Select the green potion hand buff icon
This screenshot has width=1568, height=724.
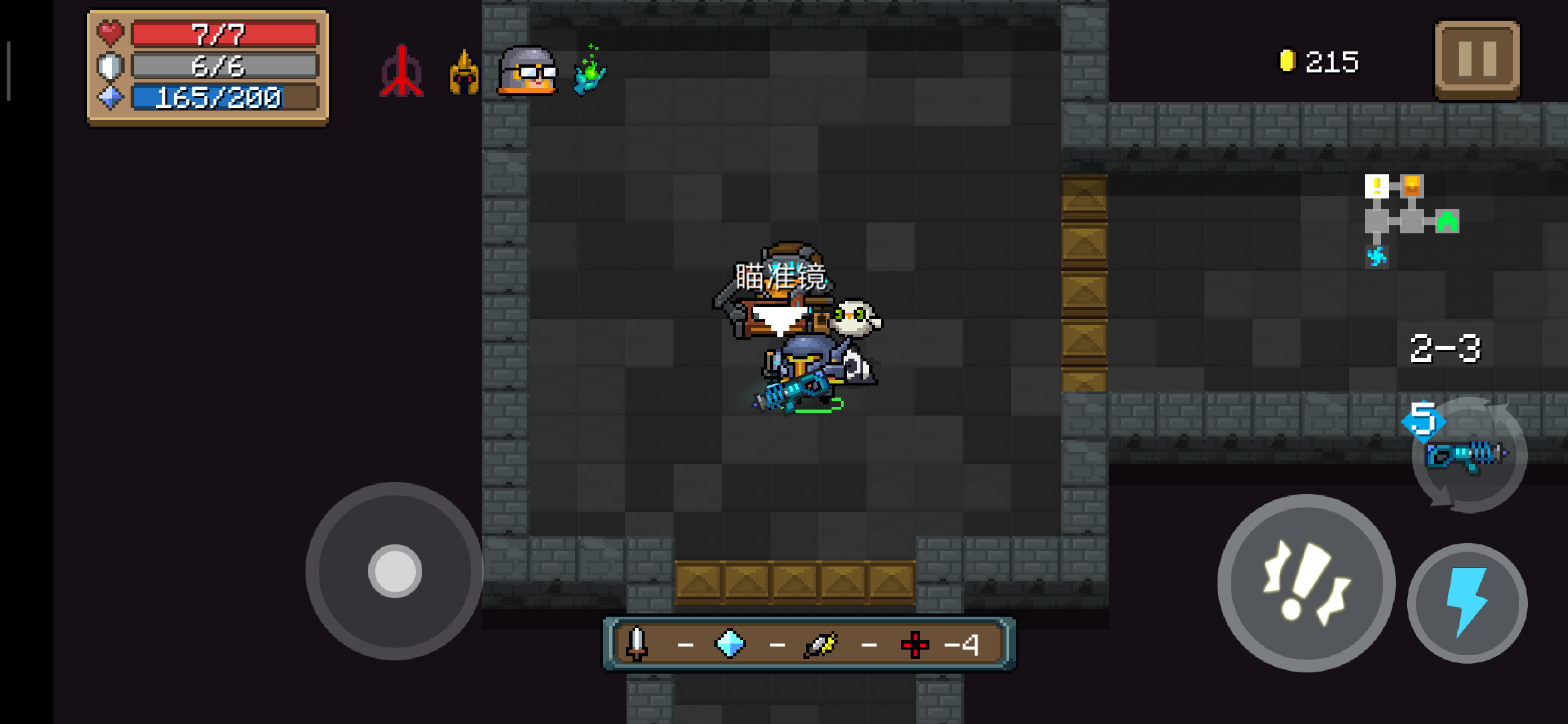590,71
